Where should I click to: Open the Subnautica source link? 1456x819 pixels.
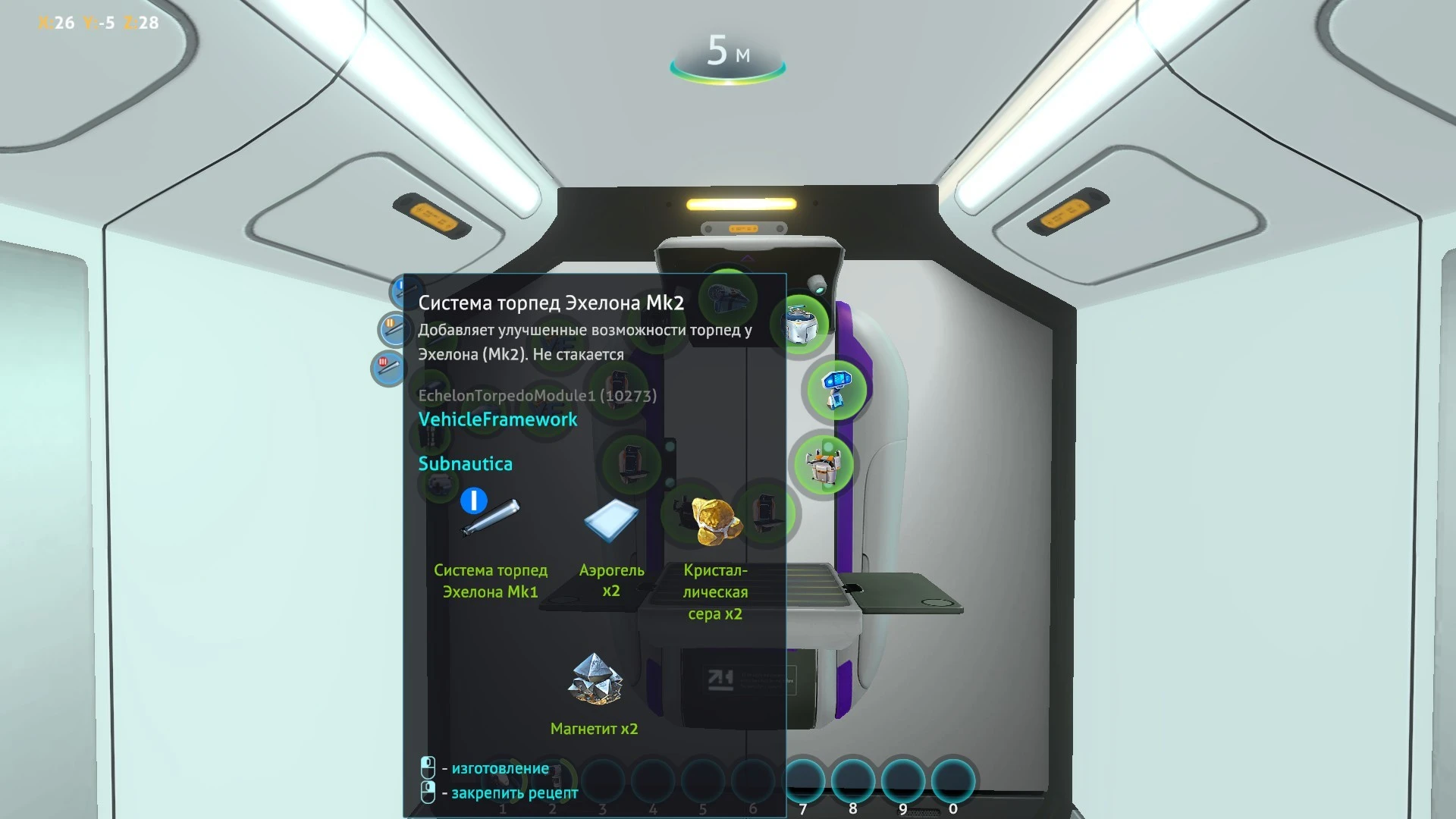click(466, 463)
